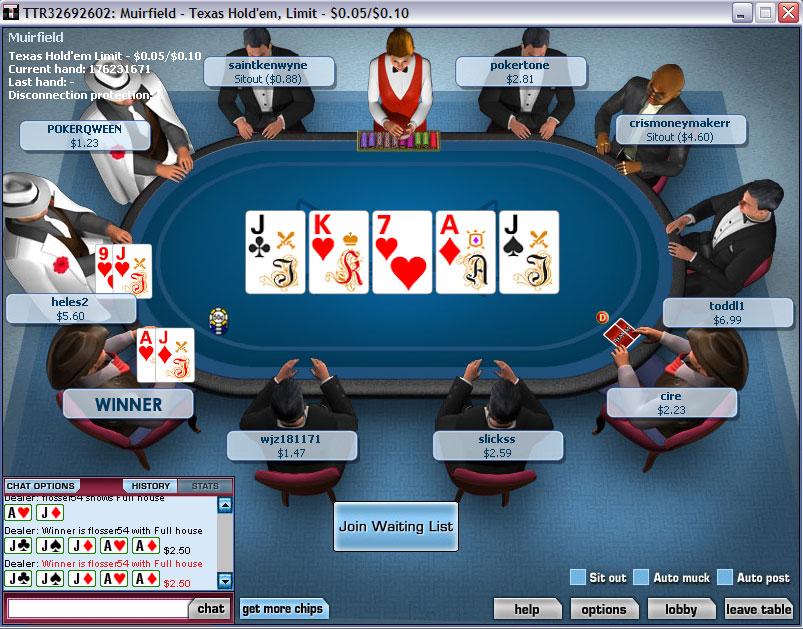
Task: Return to the lobby
Action: (x=681, y=609)
